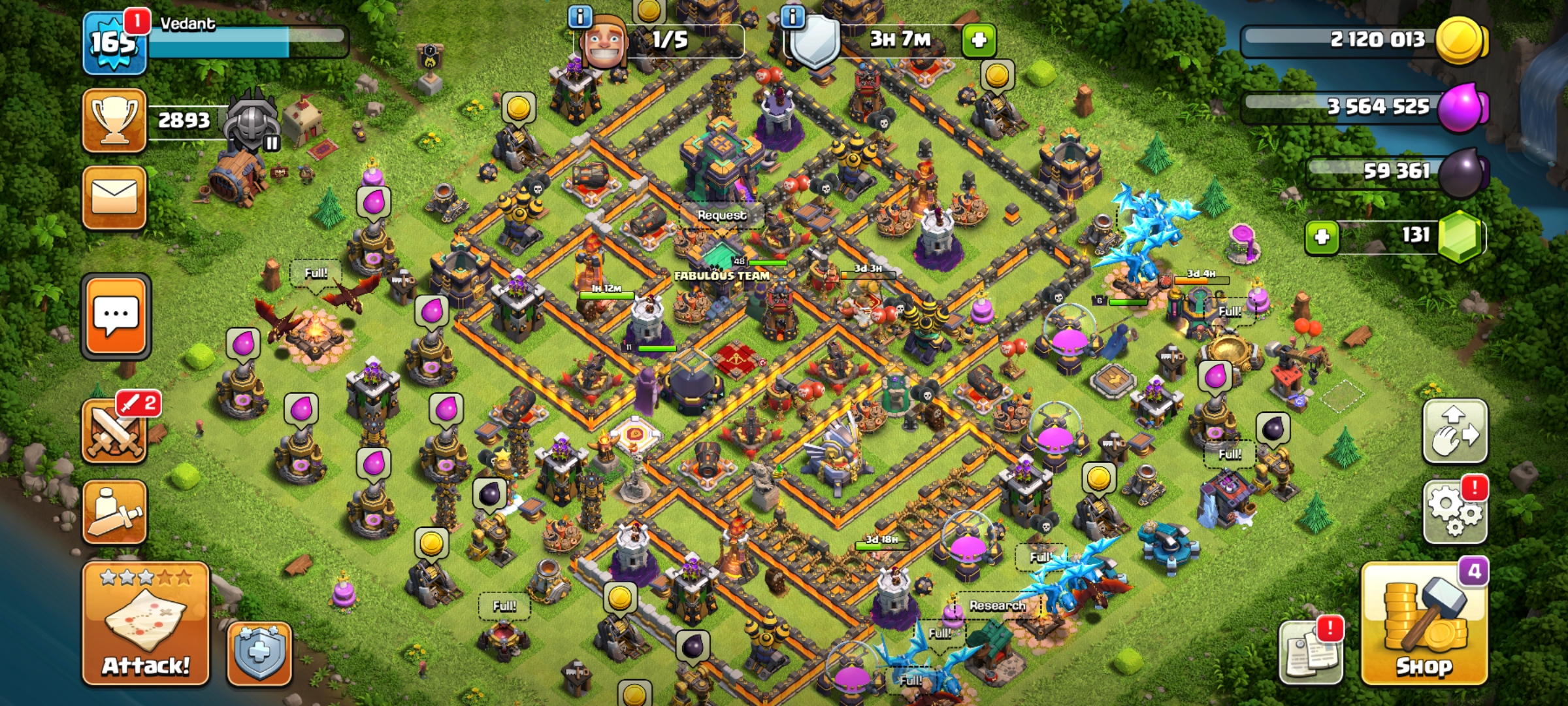Add gems with the green plus
This screenshot has height=706, width=1568.
click(x=1322, y=237)
